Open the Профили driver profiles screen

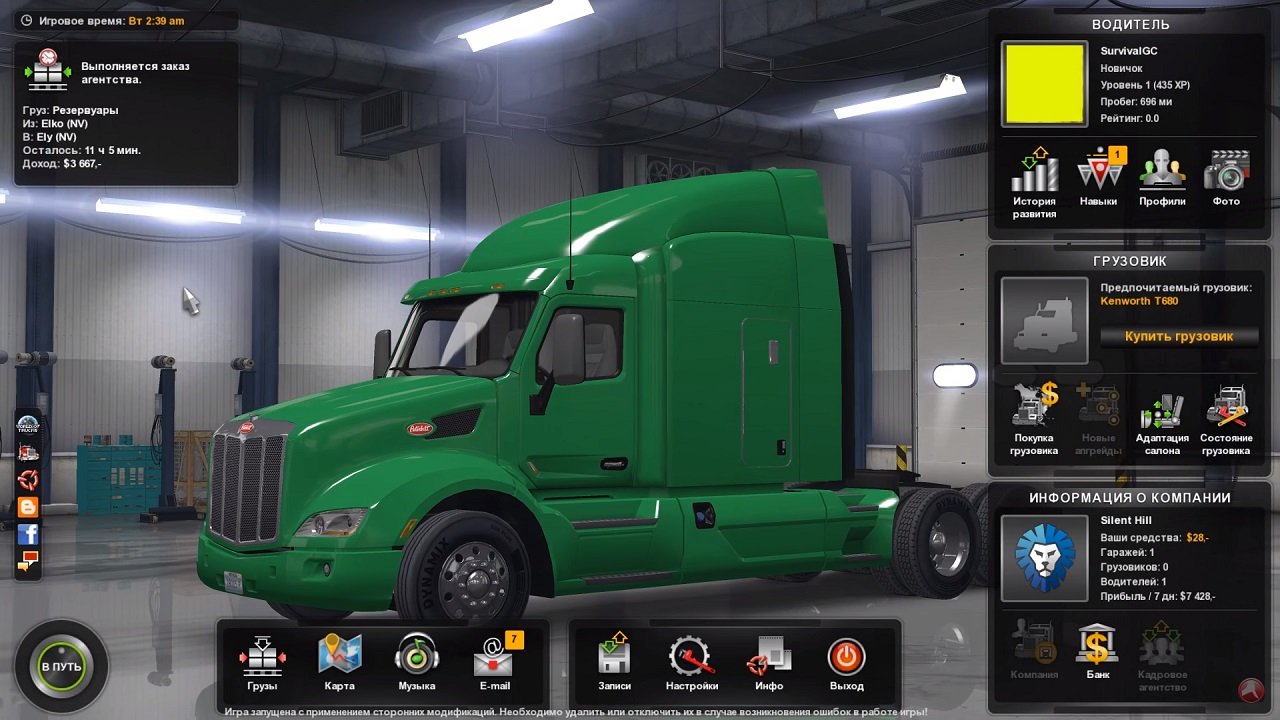point(1161,175)
